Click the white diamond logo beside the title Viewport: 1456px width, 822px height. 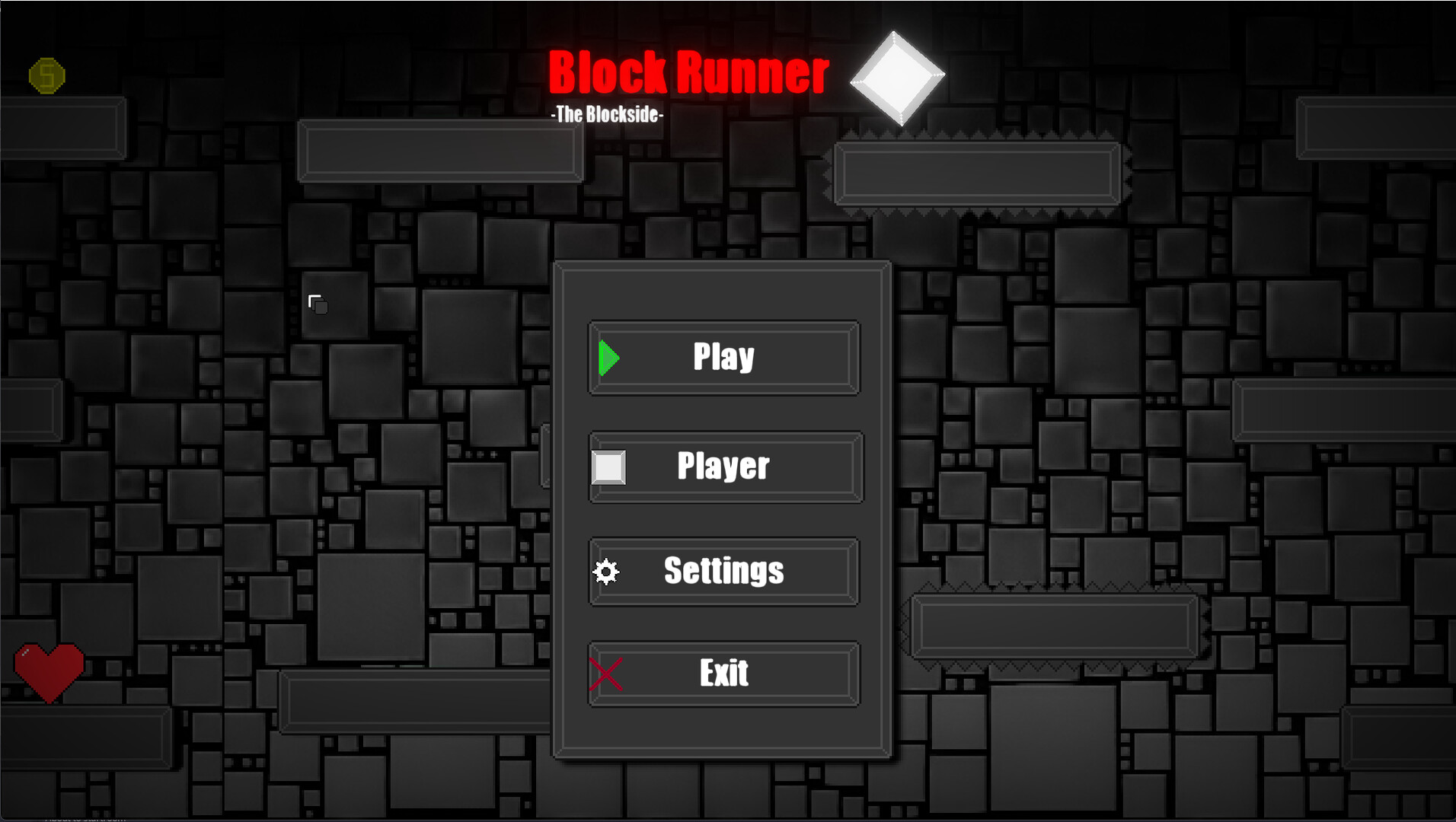click(900, 76)
